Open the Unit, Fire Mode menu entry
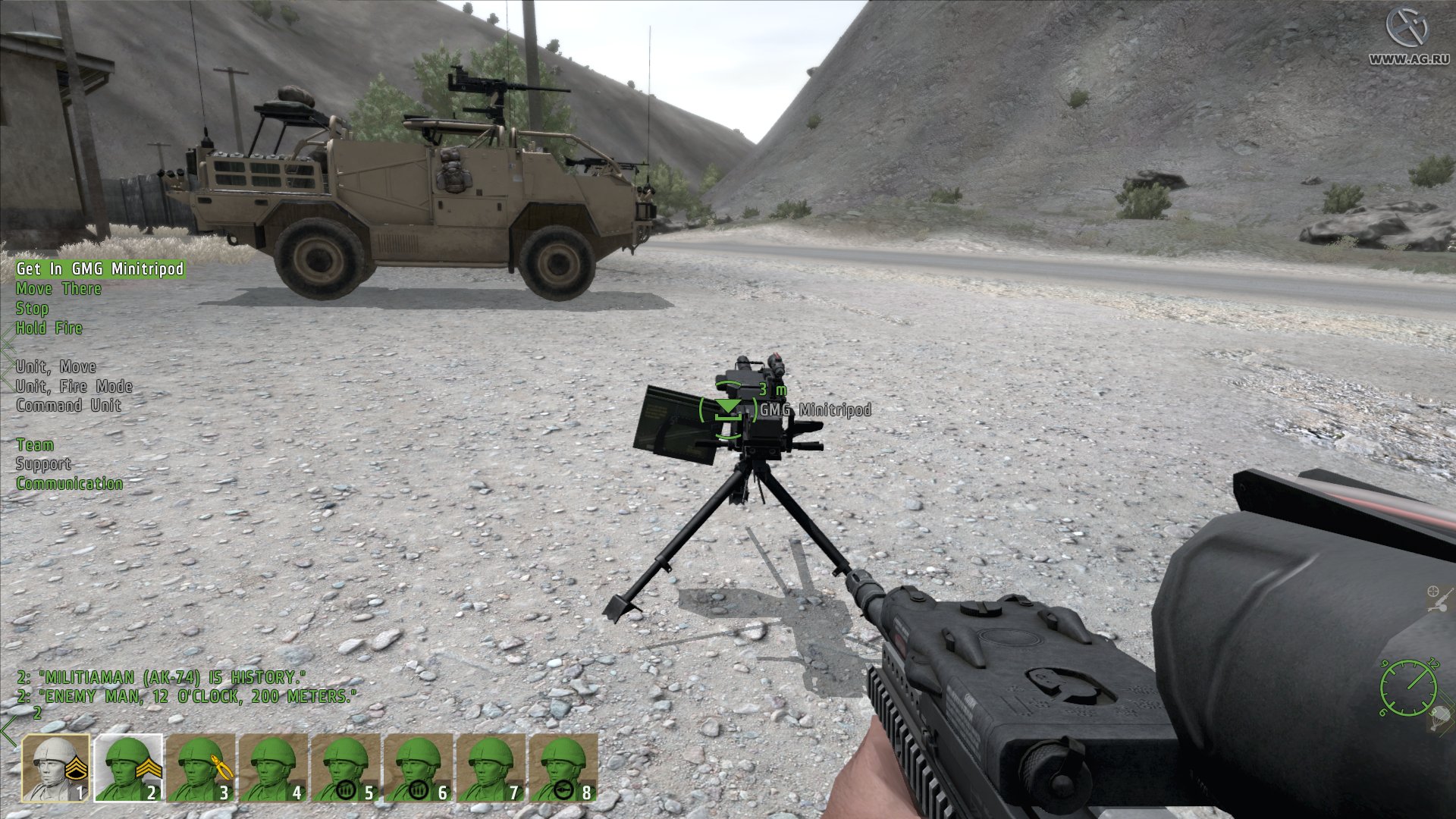This screenshot has height=819, width=1456. pos(74,386)
